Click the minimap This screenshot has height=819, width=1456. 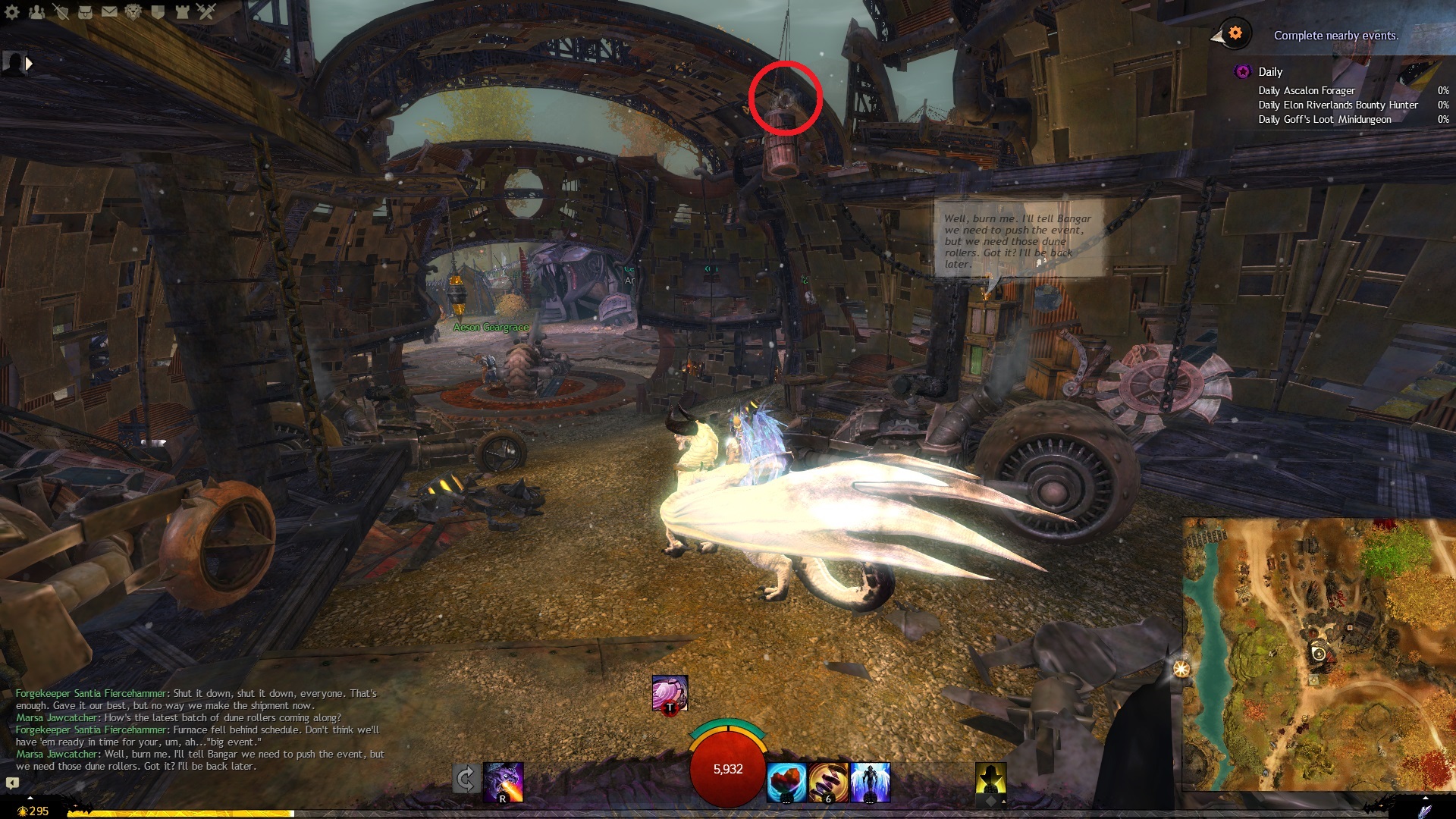[1319, 654]
